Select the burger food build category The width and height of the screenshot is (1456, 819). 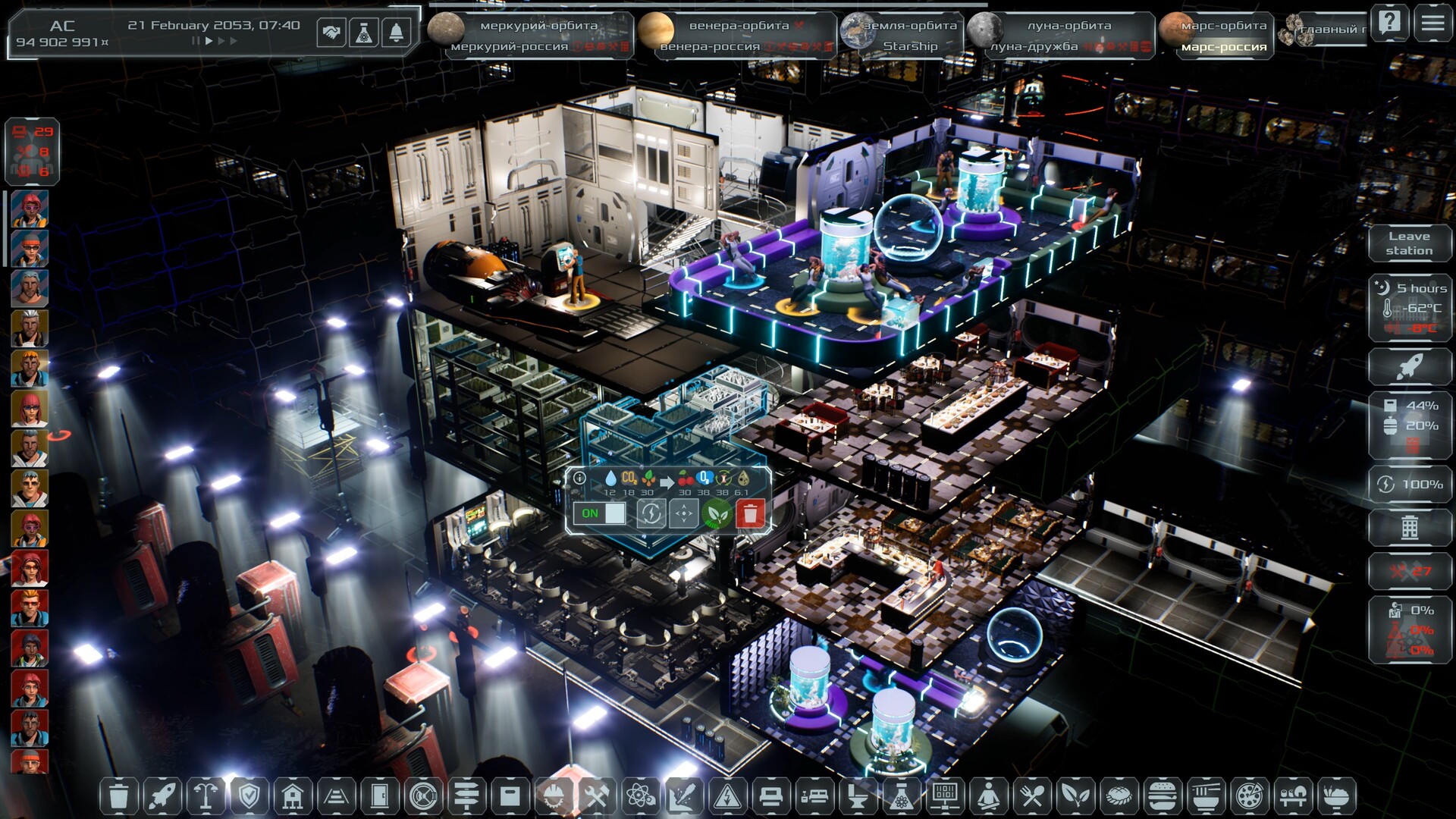point(1162,796)
